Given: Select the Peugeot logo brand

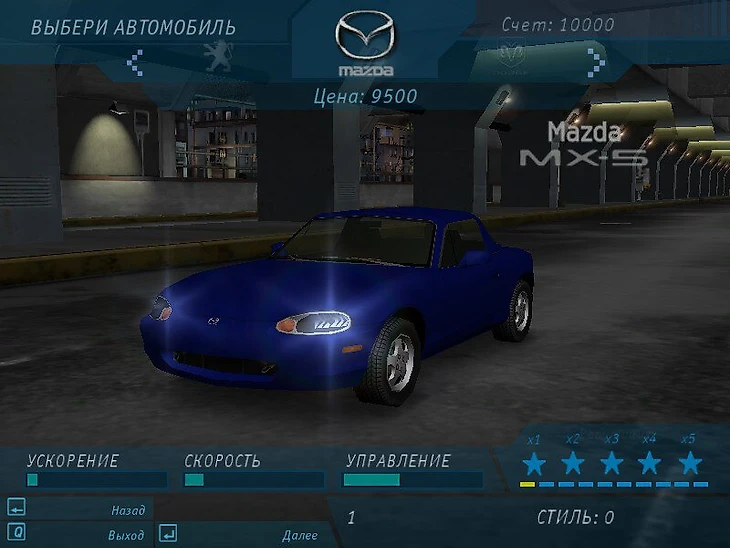Looking at the screenshot, I should click(x=214, y=58).
